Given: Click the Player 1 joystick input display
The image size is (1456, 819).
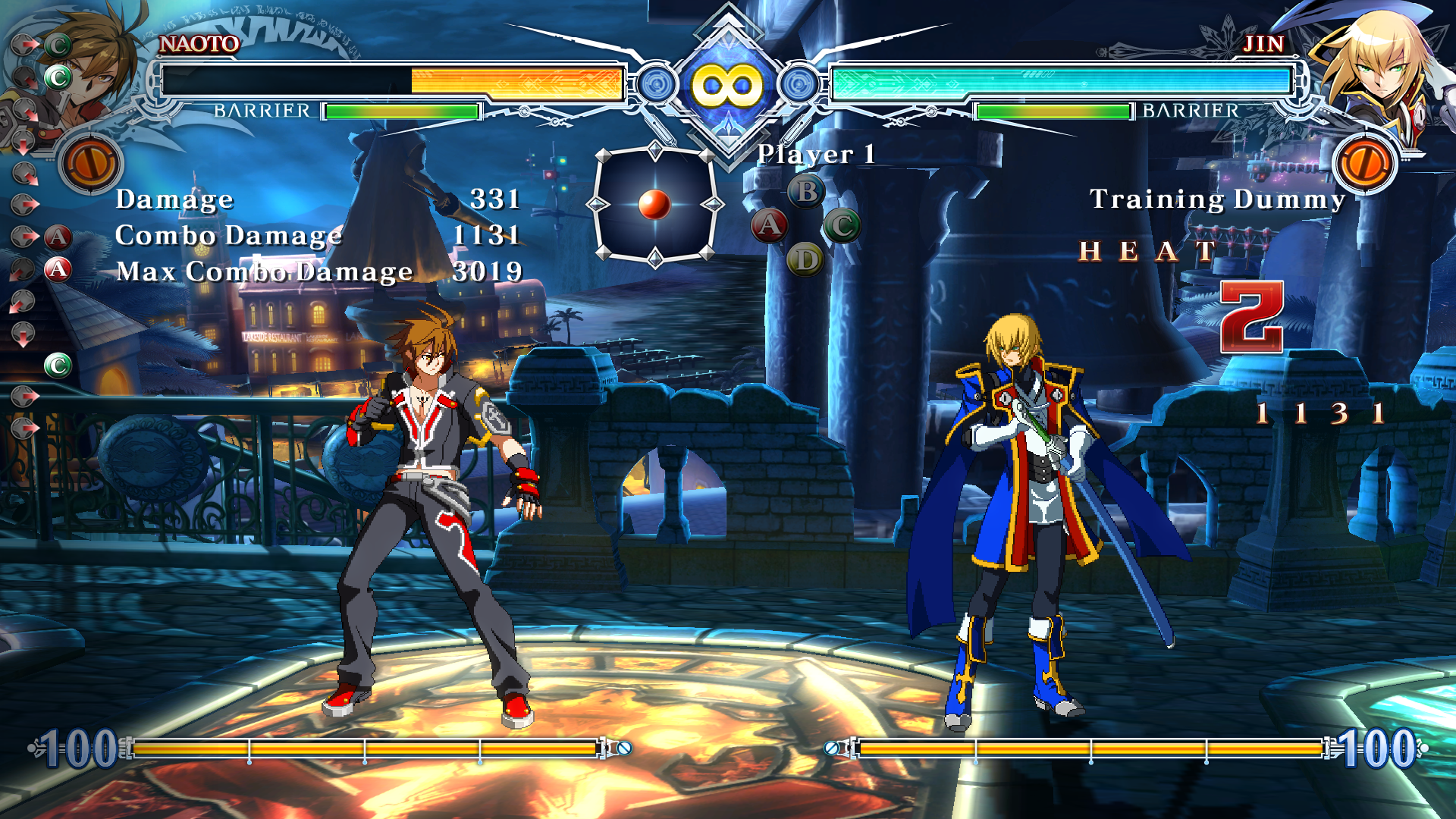Looking at the screenshot, I should tap(654, 205).
